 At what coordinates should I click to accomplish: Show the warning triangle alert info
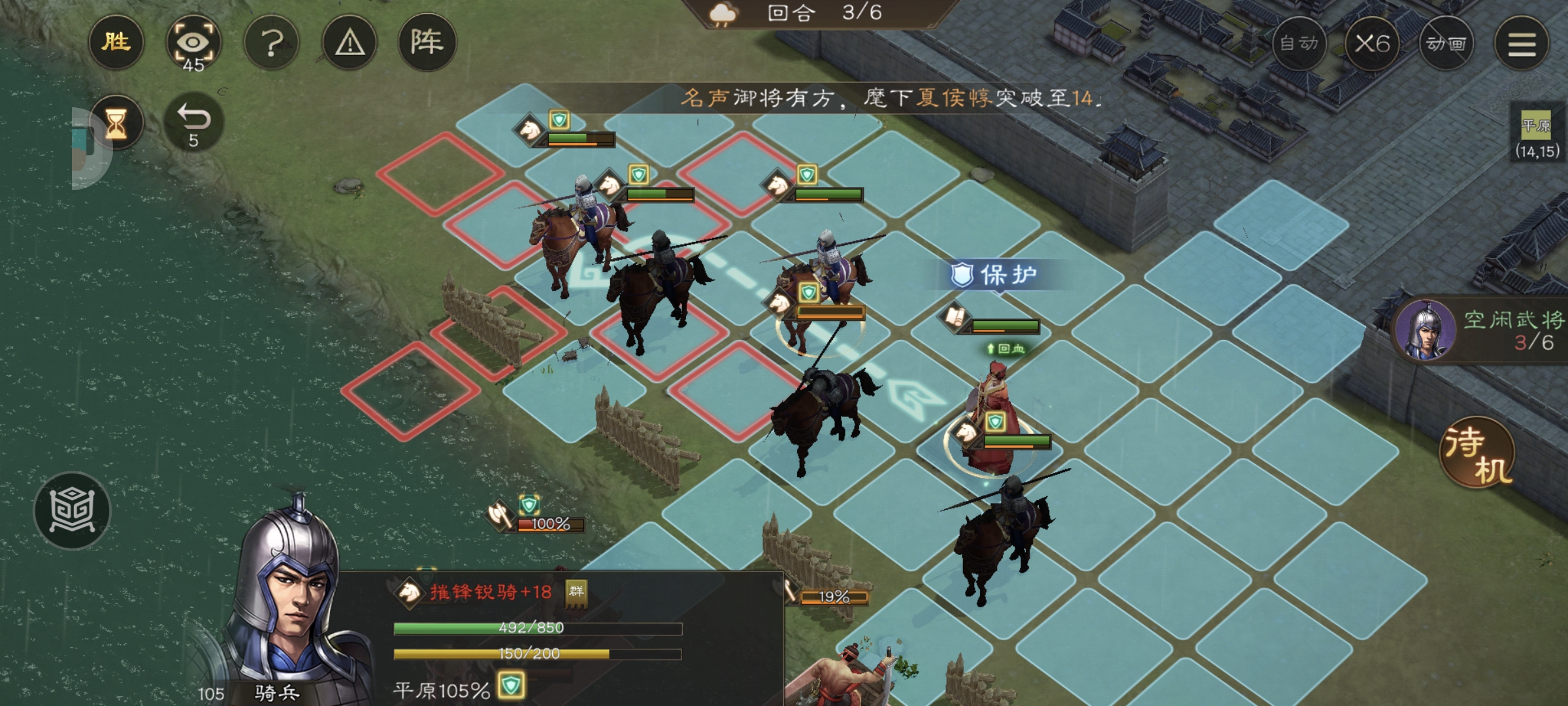coord(350,43)
